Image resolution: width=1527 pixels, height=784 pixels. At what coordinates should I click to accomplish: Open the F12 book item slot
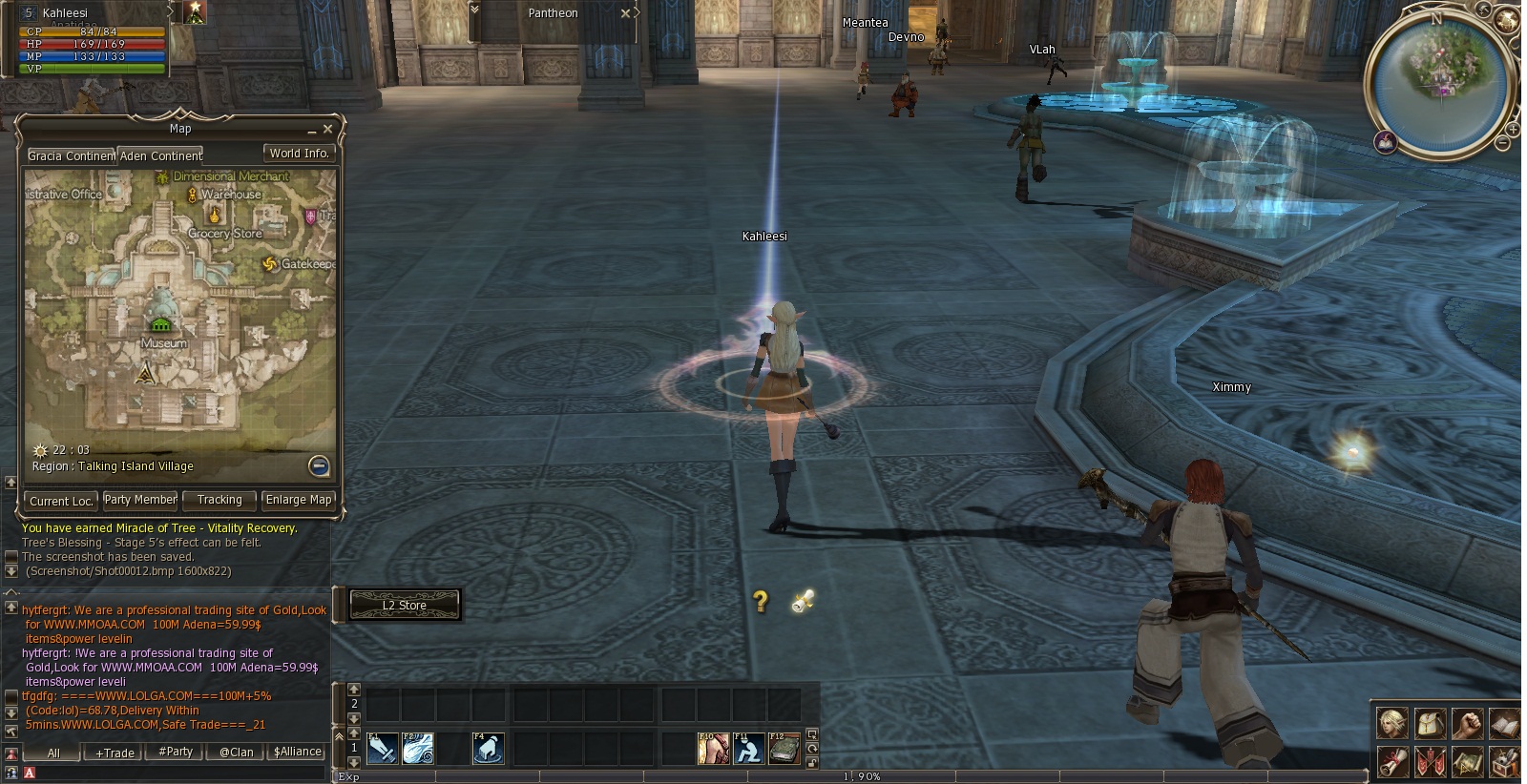click(x=784, y=749)
